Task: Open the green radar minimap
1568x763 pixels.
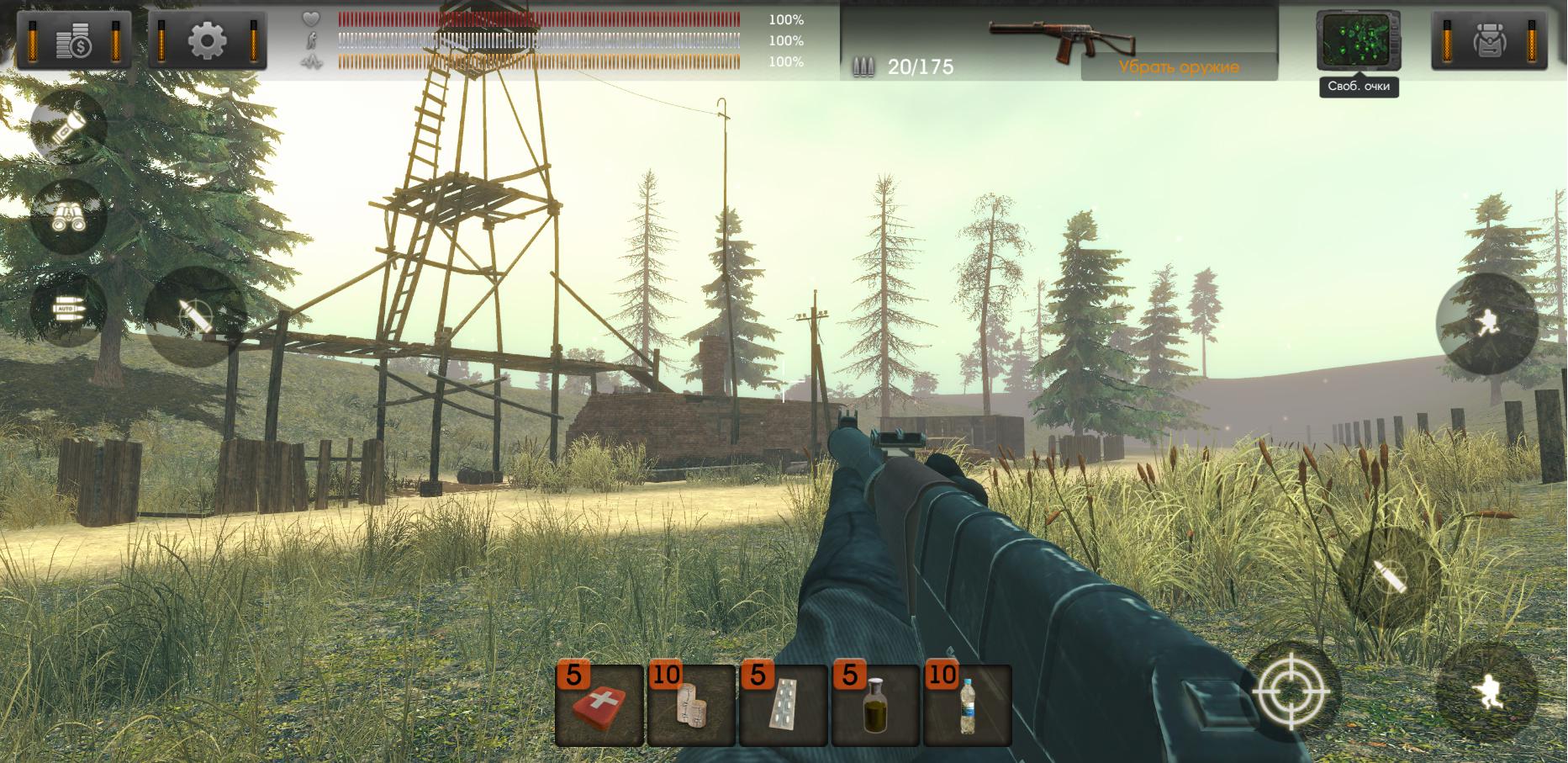Action: (x=1357, y=41)
